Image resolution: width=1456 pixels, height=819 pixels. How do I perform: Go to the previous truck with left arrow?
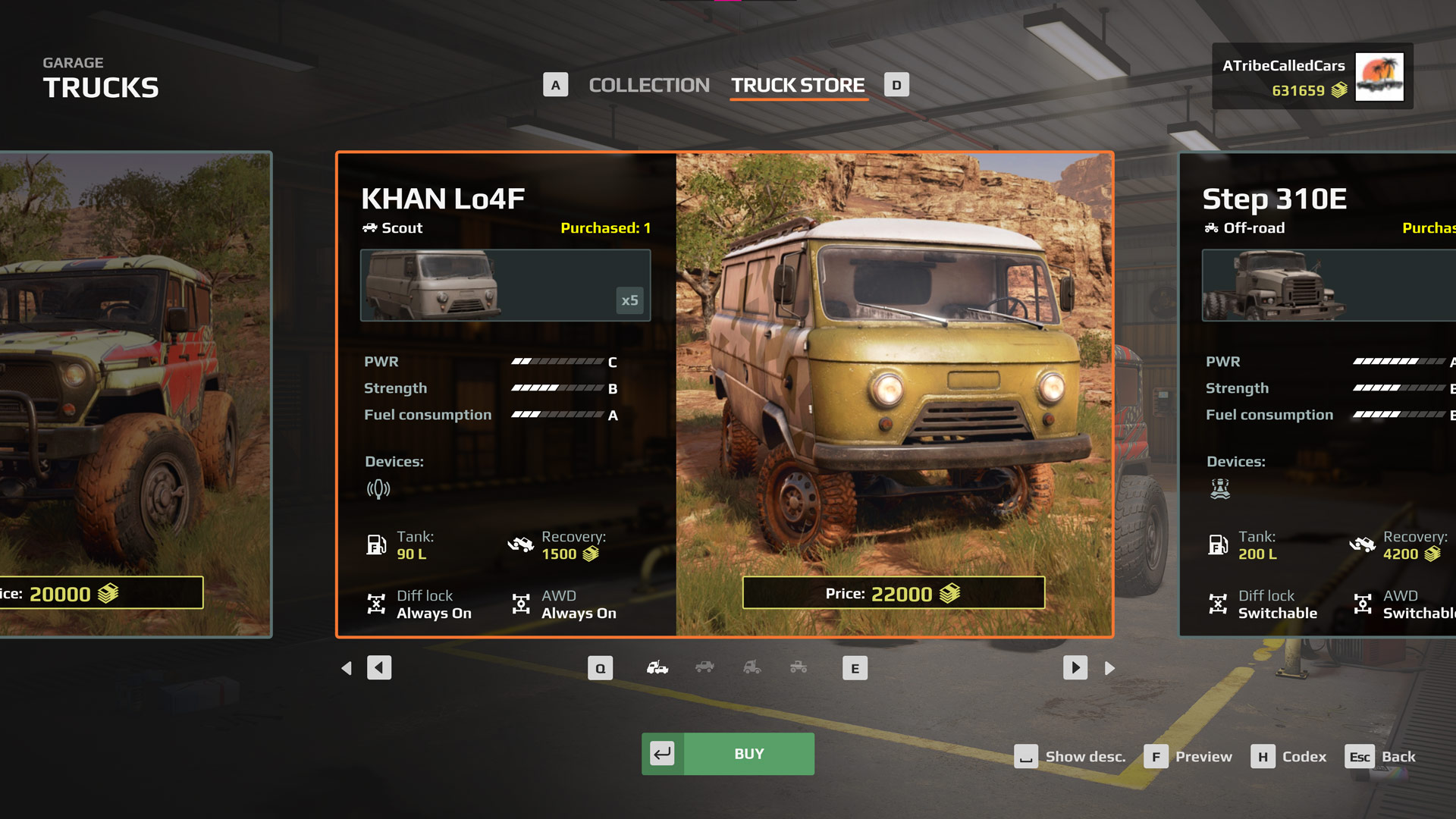pos(379,668)
